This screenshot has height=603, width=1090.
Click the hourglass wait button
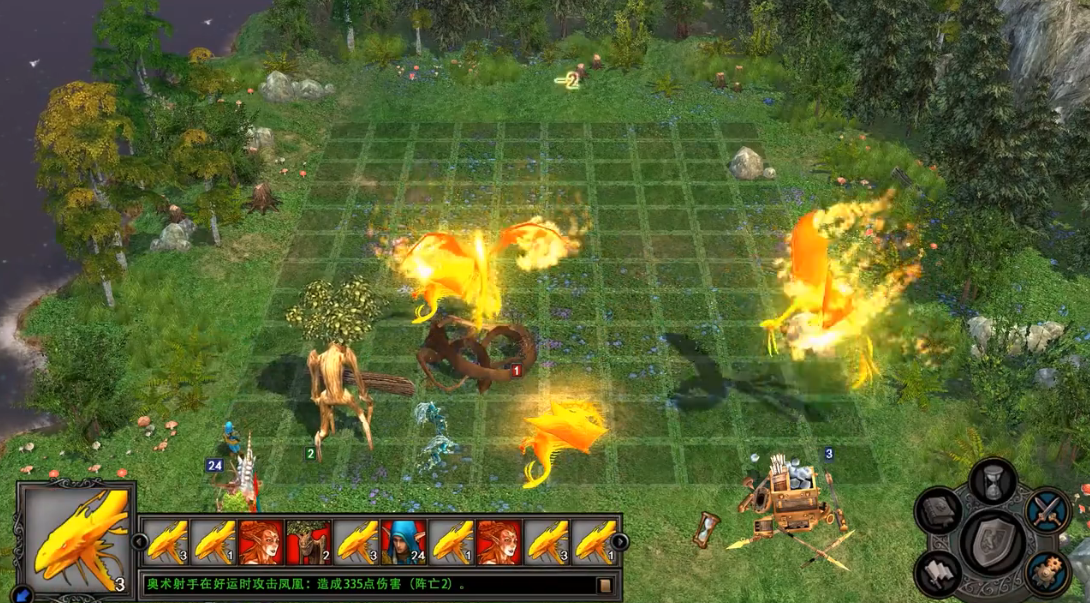pyautogui.click(x=994, y=482)
